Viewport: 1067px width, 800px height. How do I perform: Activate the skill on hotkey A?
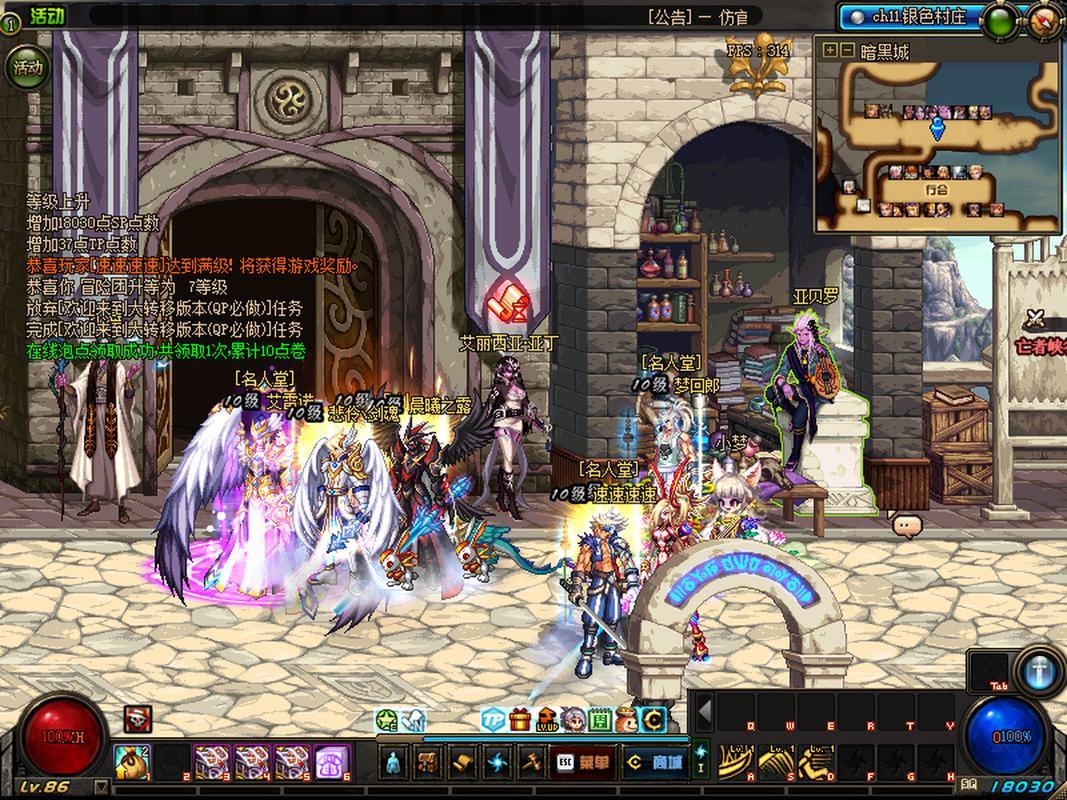[738, 762]
